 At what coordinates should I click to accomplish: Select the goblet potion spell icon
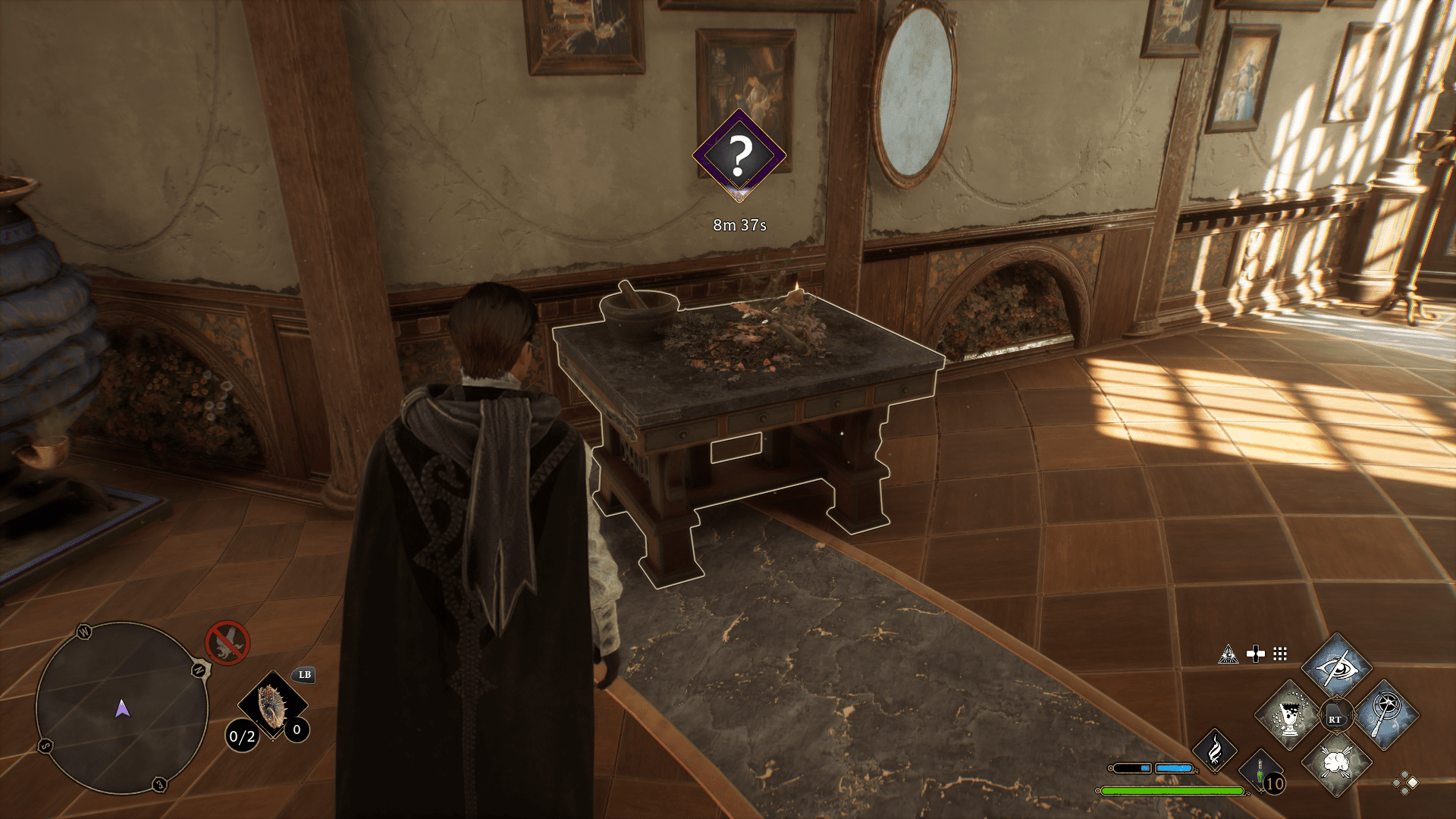[1288, 717]
